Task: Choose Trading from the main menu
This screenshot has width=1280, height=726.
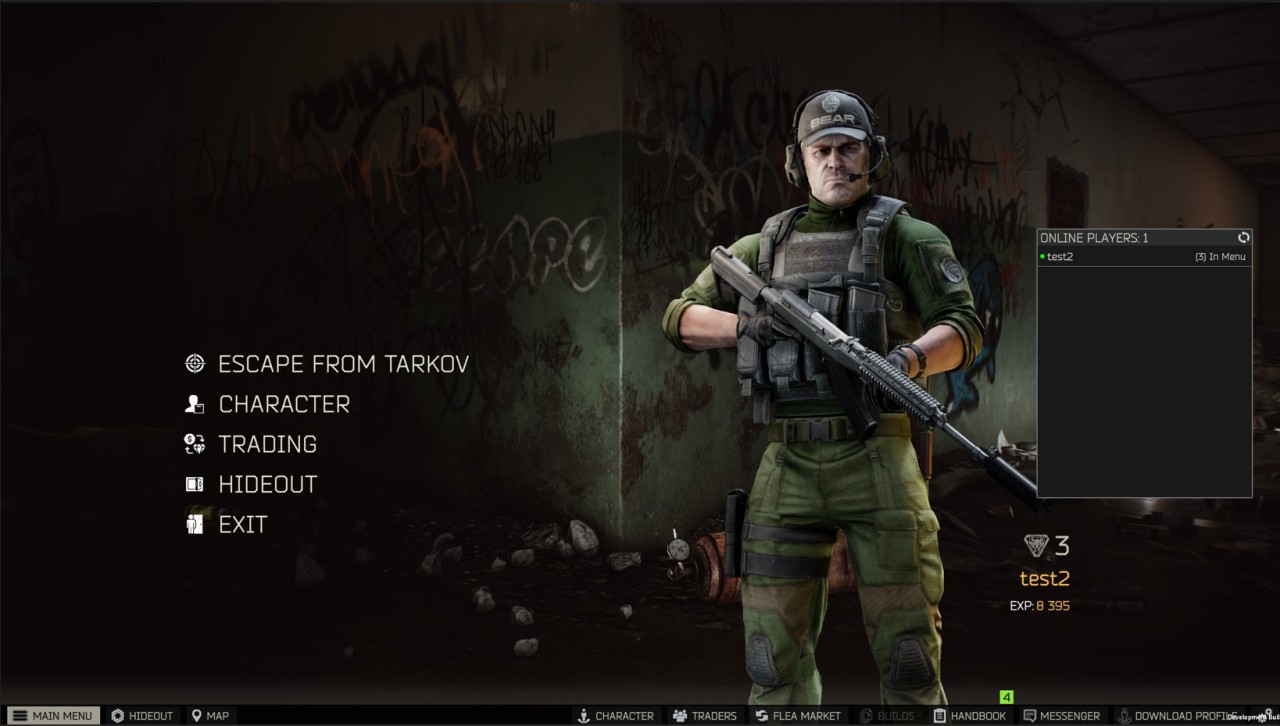Action: tap(267, 444)
